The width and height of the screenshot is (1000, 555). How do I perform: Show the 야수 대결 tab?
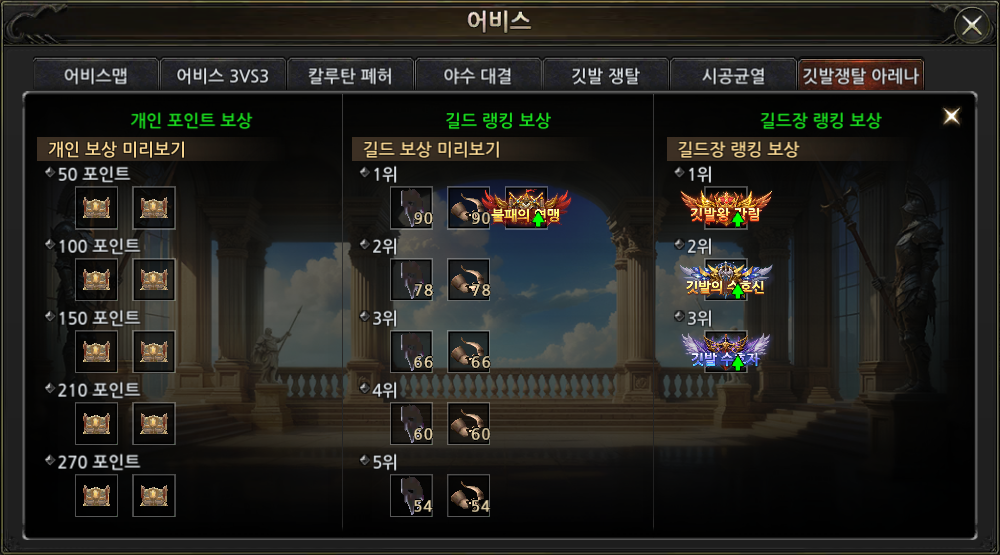pyautogui.click(x=477, y=76)
